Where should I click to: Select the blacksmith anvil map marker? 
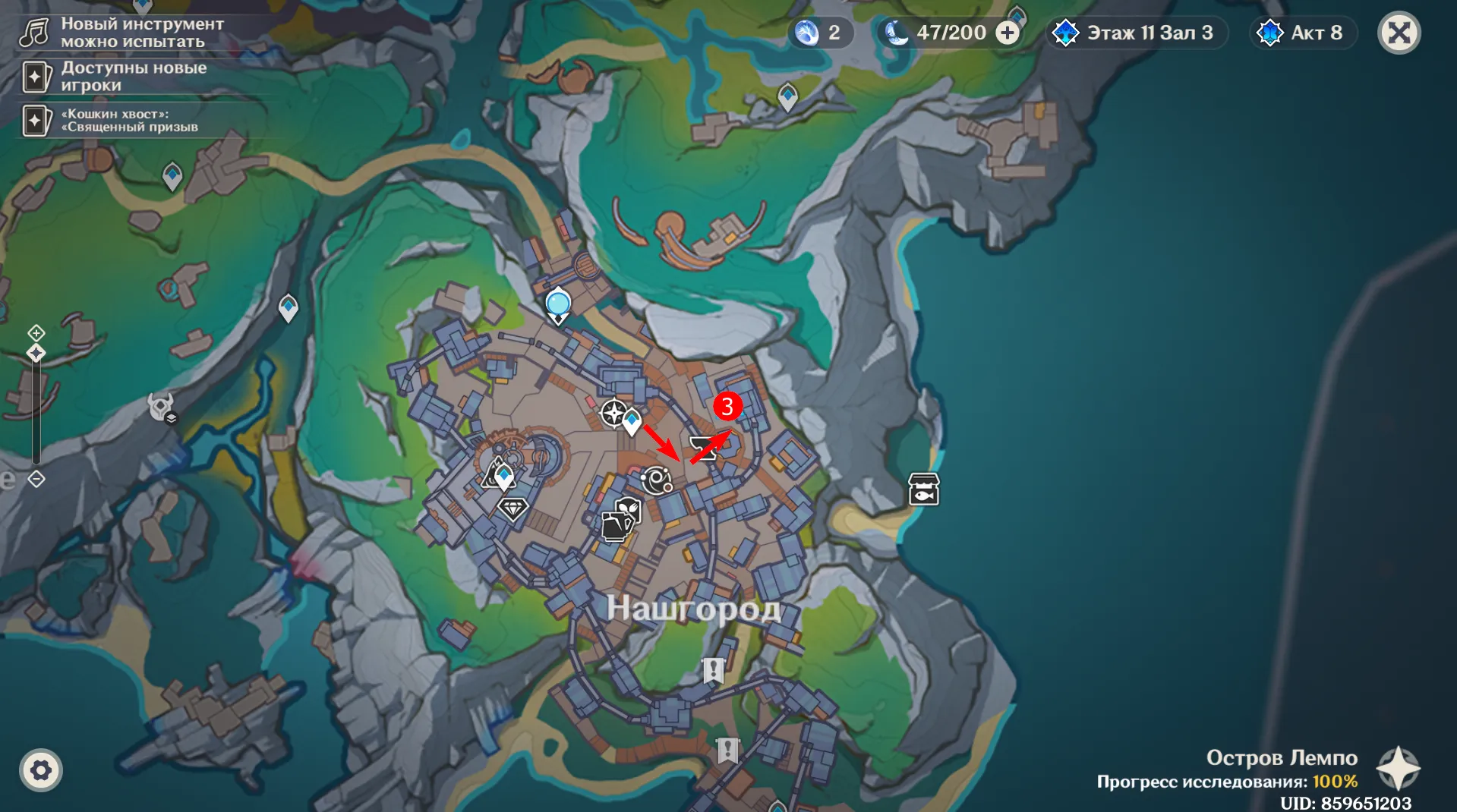point(703,448)
